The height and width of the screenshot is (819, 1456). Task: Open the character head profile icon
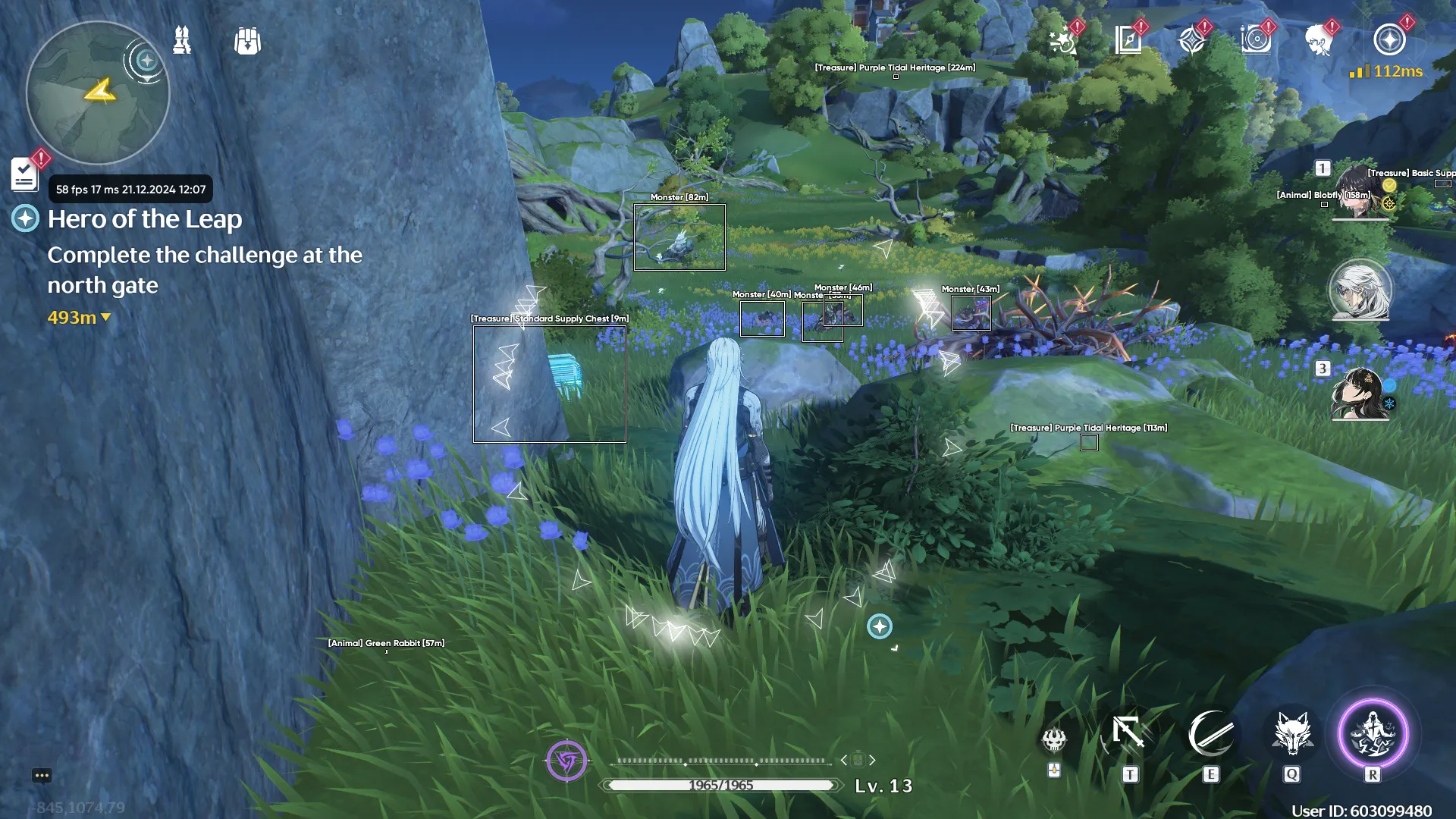[x=1319, y=40]
